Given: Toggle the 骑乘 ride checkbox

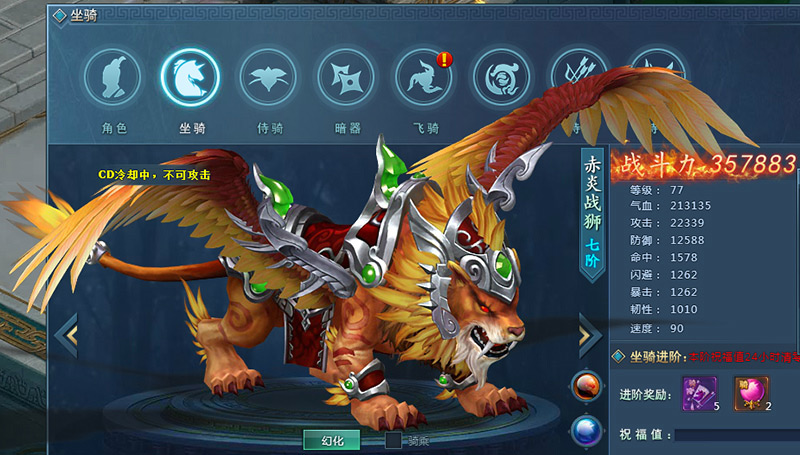Looking at the screenshot, I should (394, 440).
